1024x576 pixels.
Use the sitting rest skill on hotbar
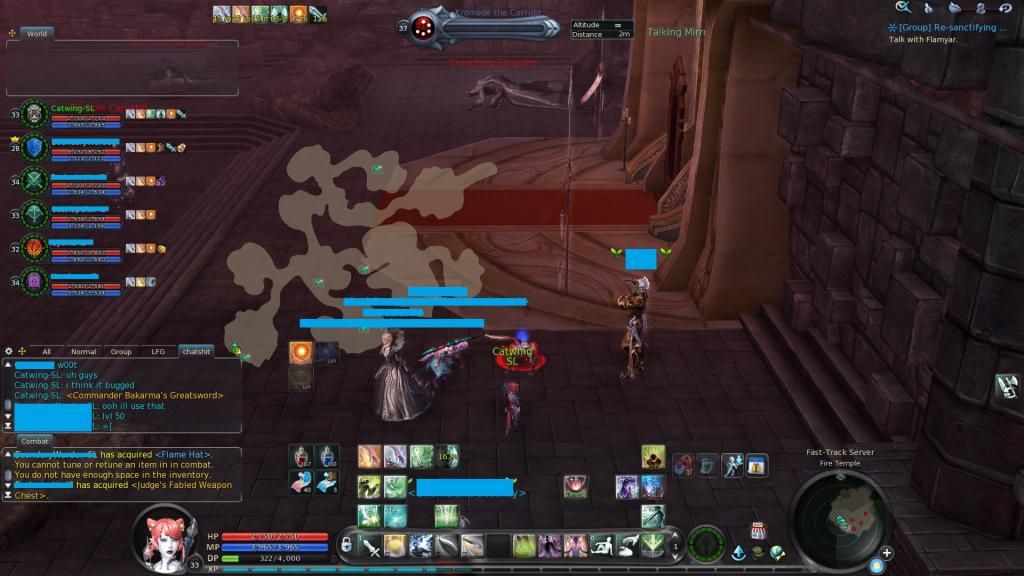pyautogui.click(x=602, y=545)
